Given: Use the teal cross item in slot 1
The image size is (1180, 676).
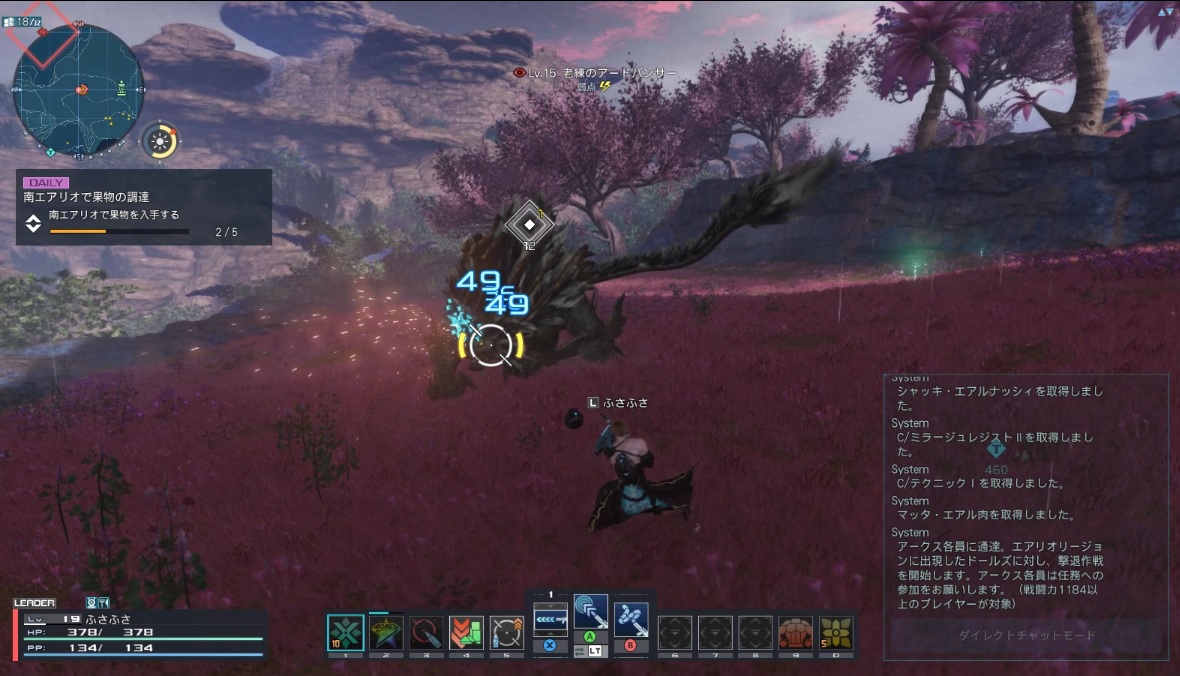Looking at the screenshot, I should pyautogui.click(x=346, y=632).
